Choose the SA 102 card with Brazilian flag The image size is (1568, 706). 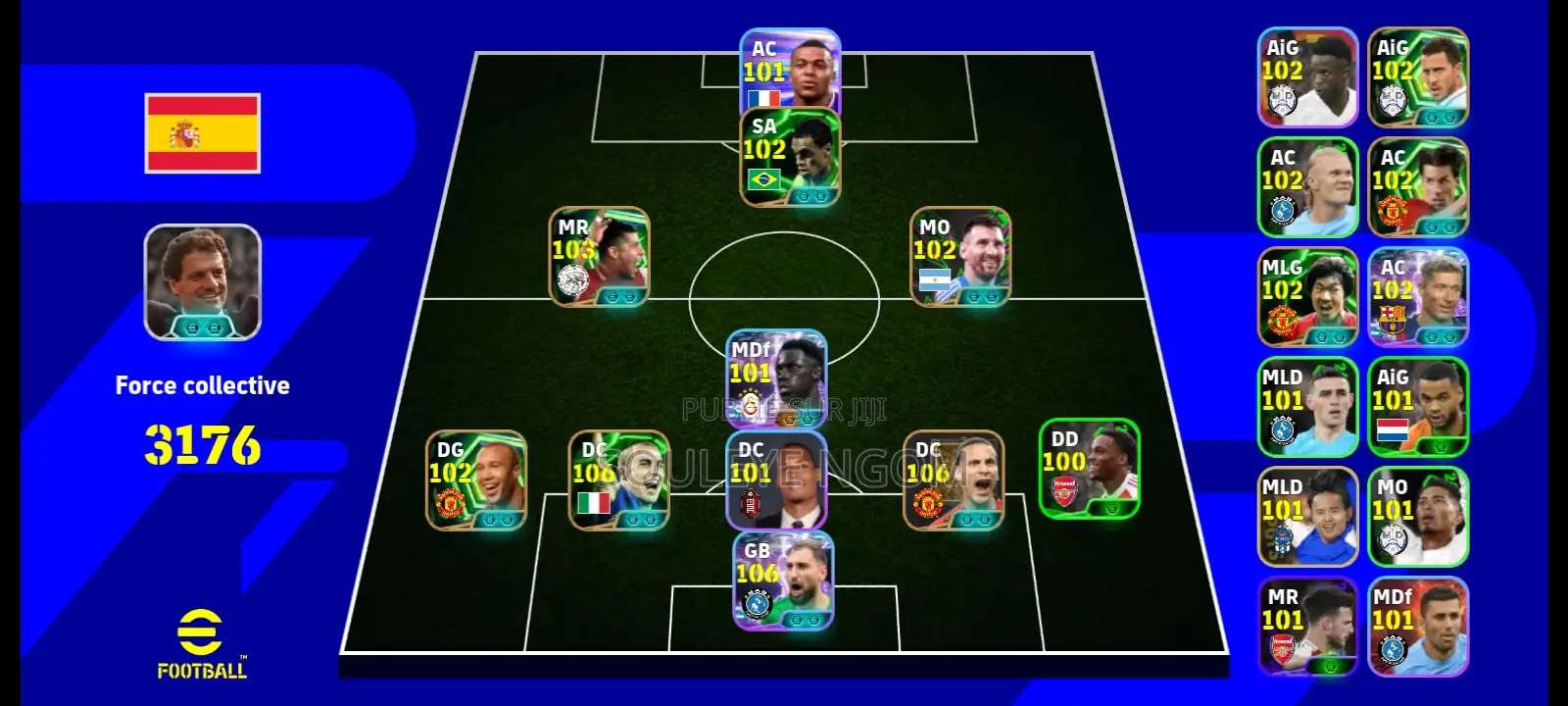coord(790,157)
